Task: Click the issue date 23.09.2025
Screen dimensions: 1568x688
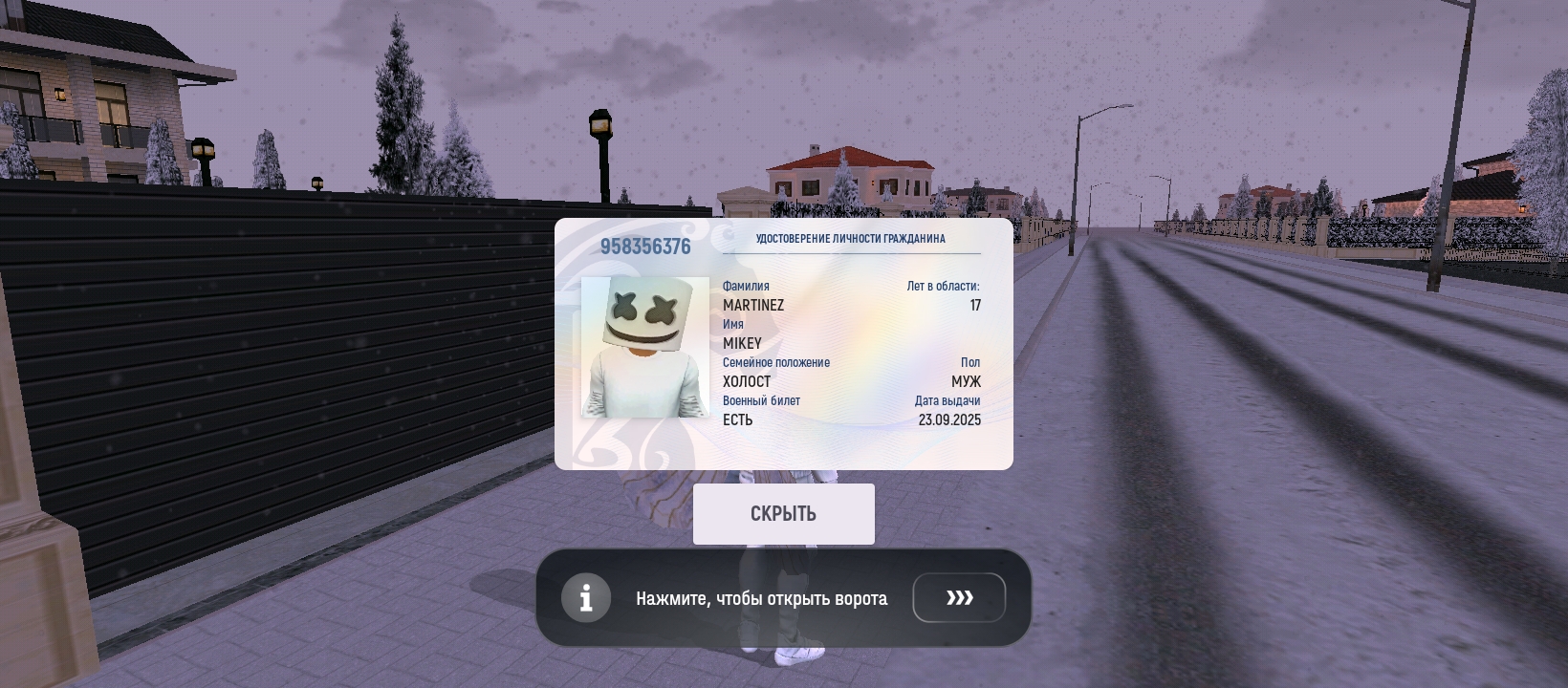Action: point(947,419)
